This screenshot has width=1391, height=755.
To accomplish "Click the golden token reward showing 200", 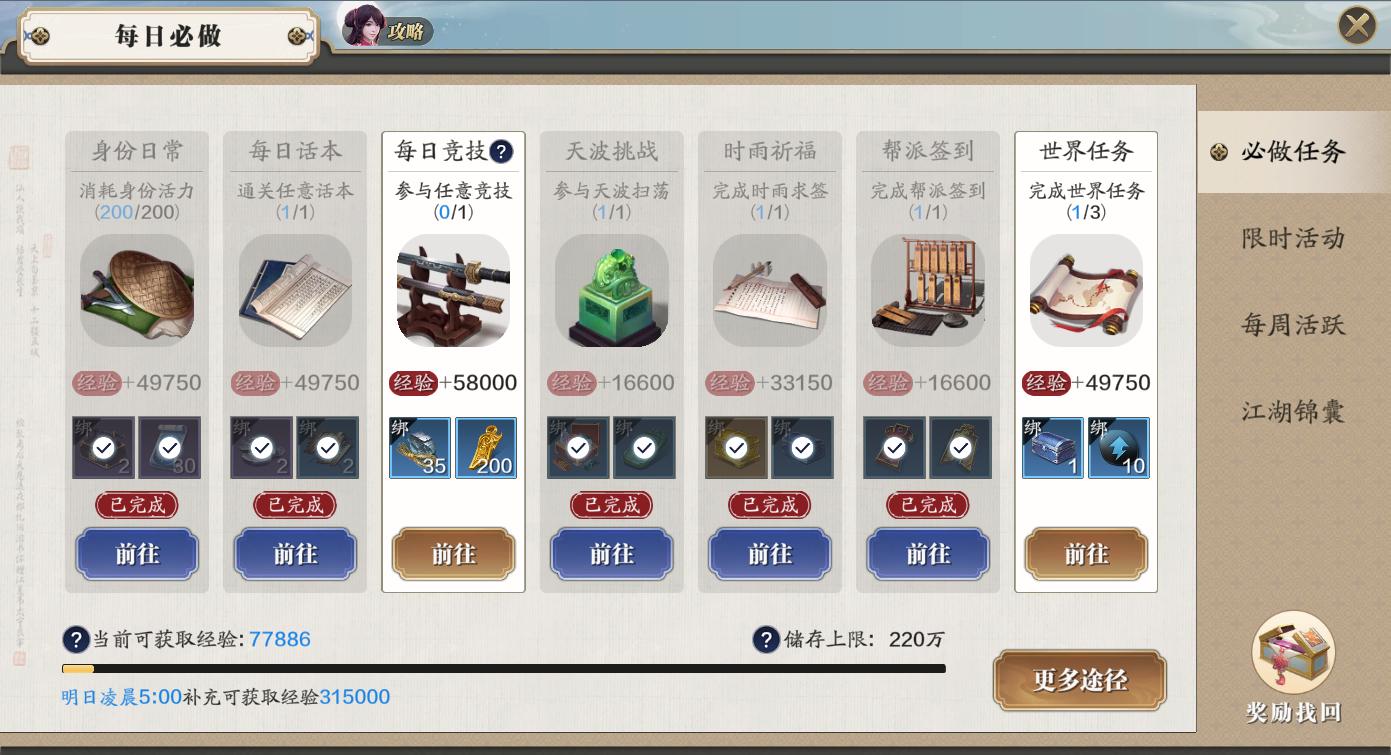I will [486, 447].
